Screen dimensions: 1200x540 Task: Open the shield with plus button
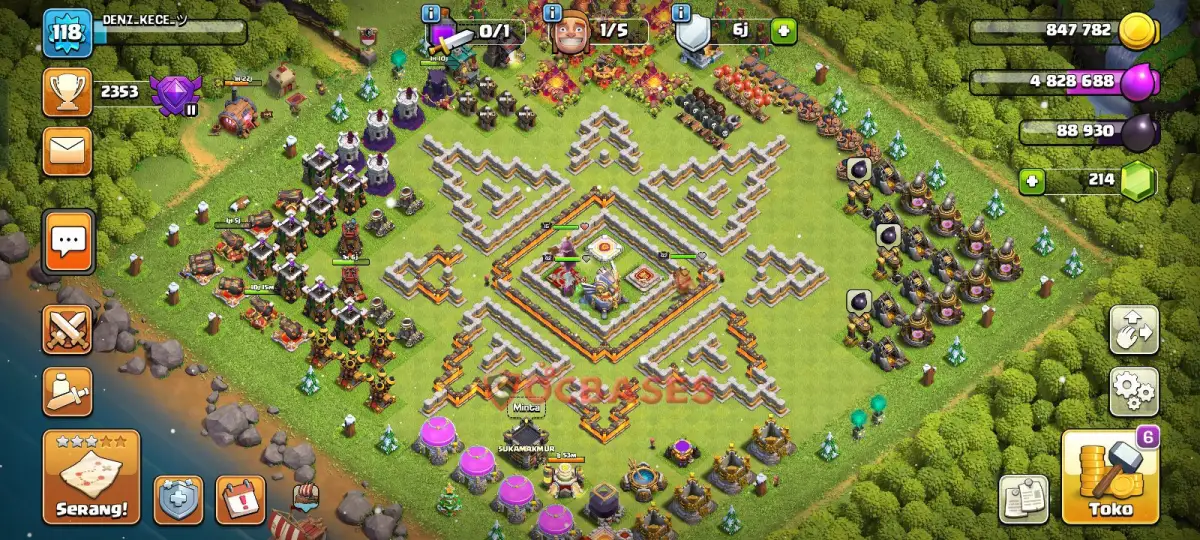(x=178, y=499)
